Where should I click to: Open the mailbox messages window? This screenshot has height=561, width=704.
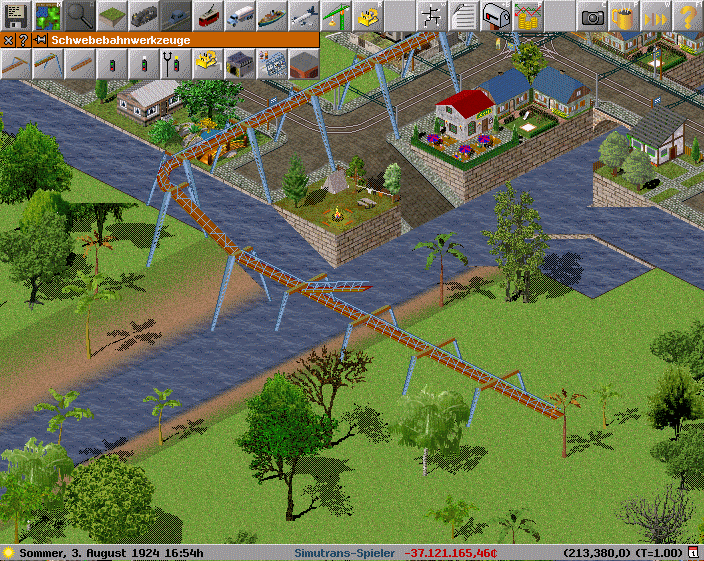pos(496,16)
